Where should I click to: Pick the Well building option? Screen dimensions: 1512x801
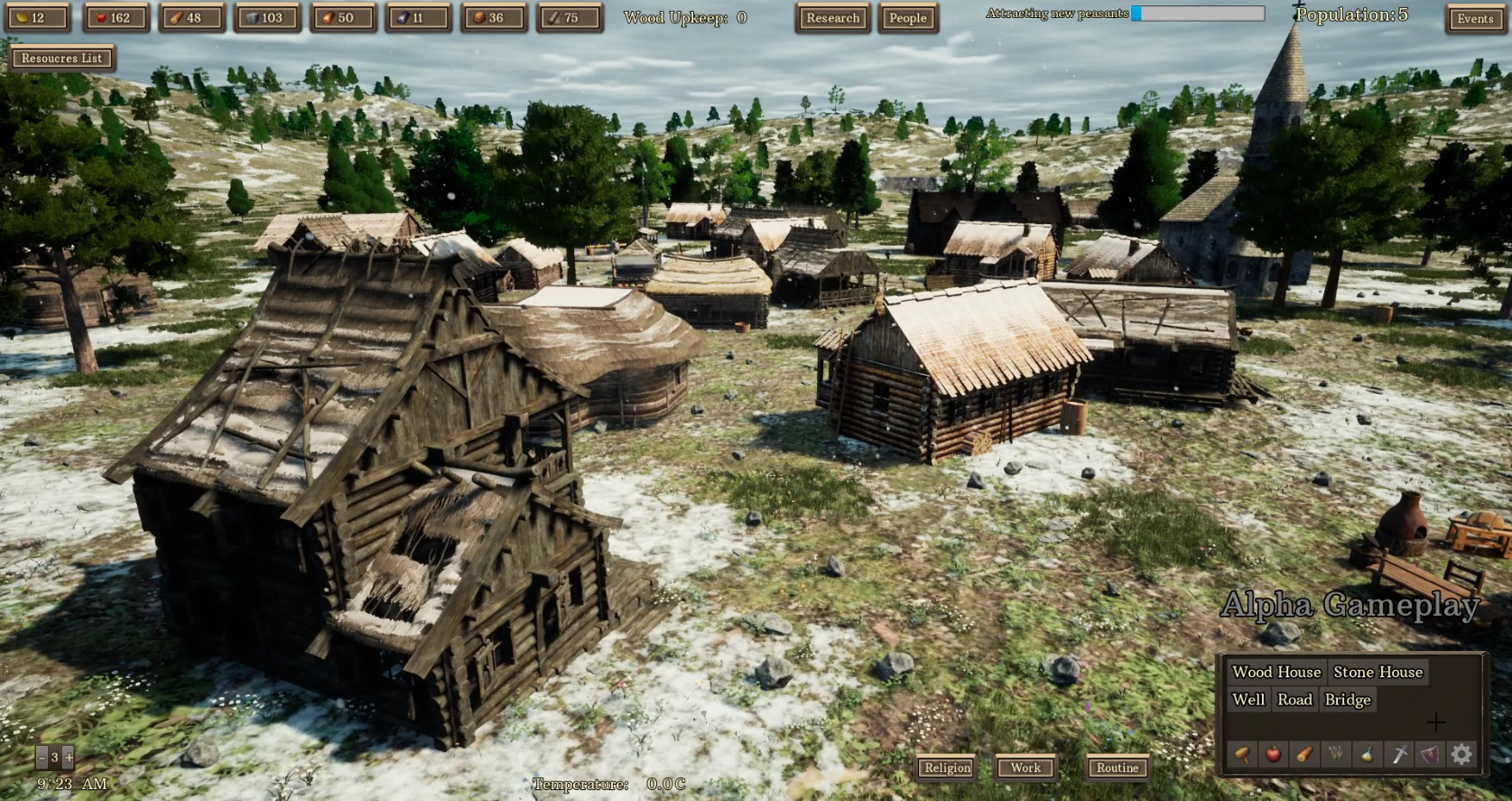point(1248,700)
